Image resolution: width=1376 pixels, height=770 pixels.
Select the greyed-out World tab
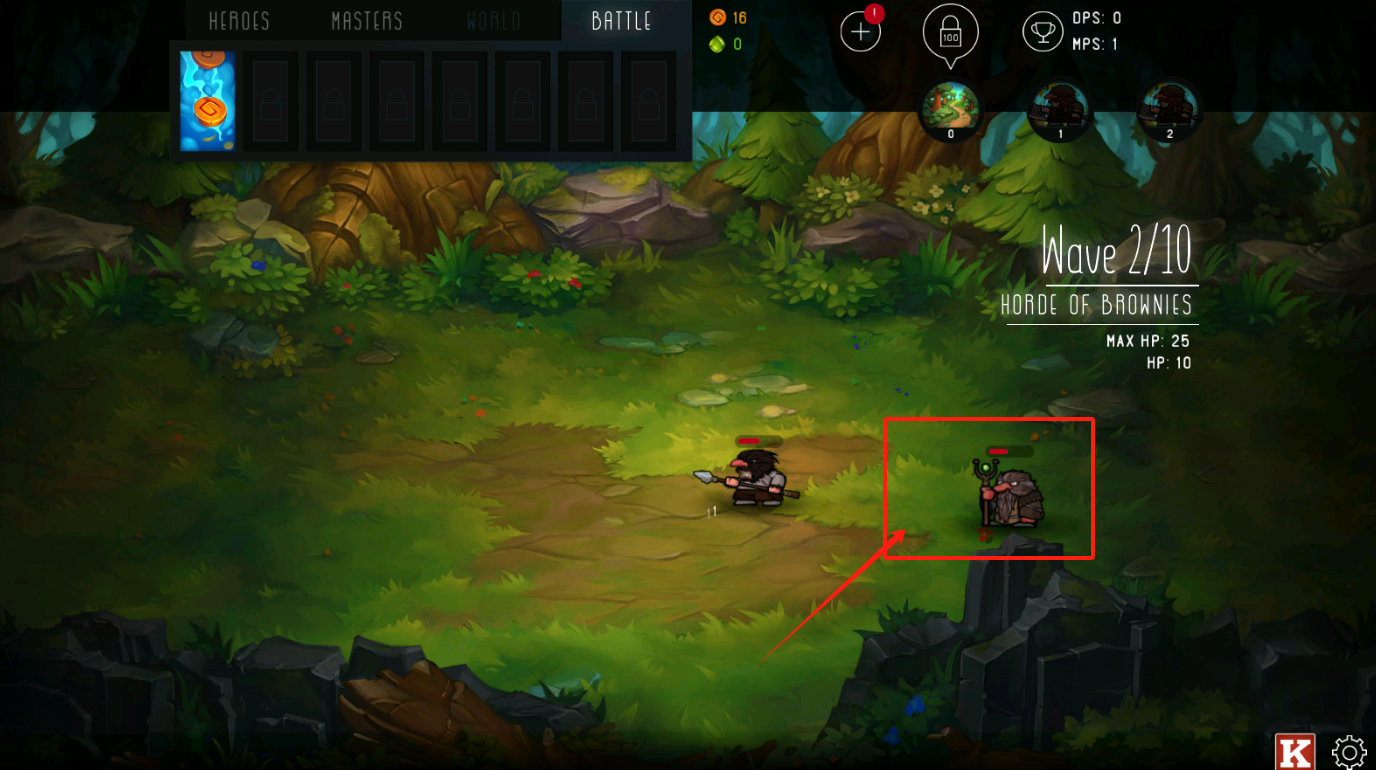(493, 21)
